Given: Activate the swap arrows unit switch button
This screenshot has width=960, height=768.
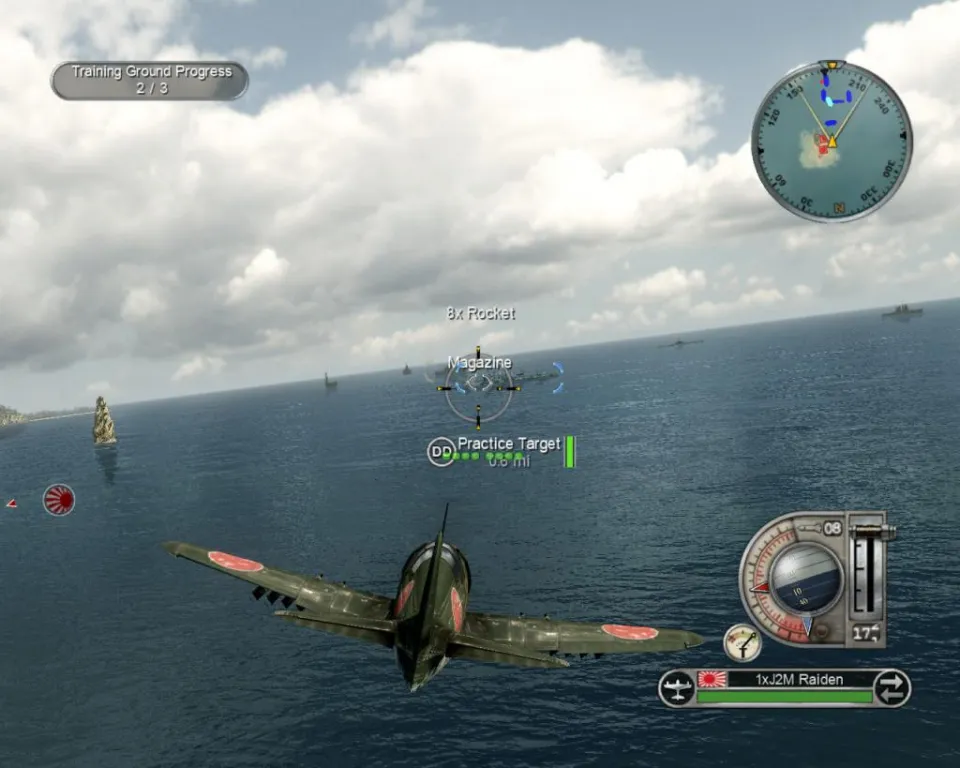Looking at the screenshot, I should 890,688.
